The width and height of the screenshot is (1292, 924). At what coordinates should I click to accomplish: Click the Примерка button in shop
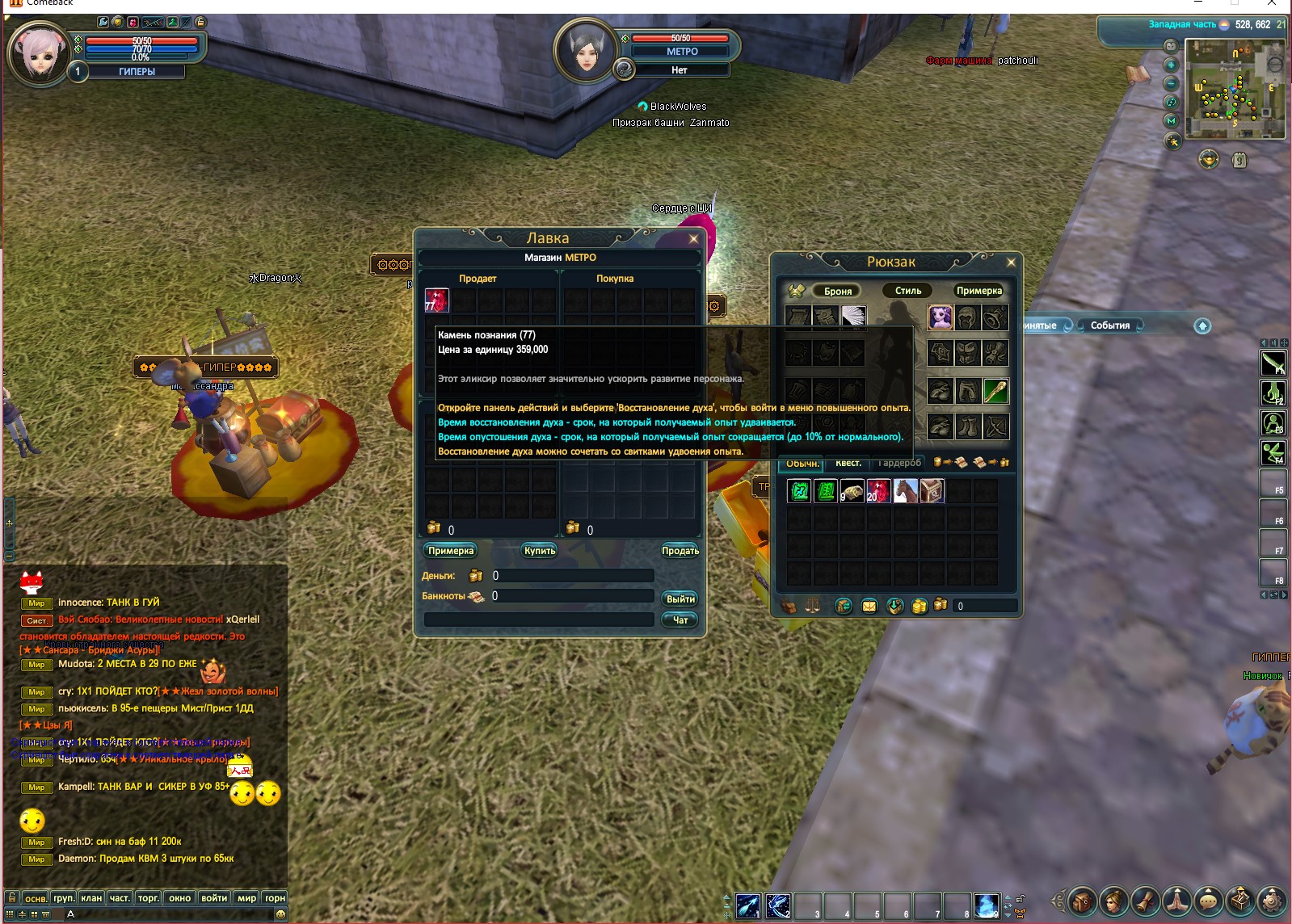pos(451,551)
